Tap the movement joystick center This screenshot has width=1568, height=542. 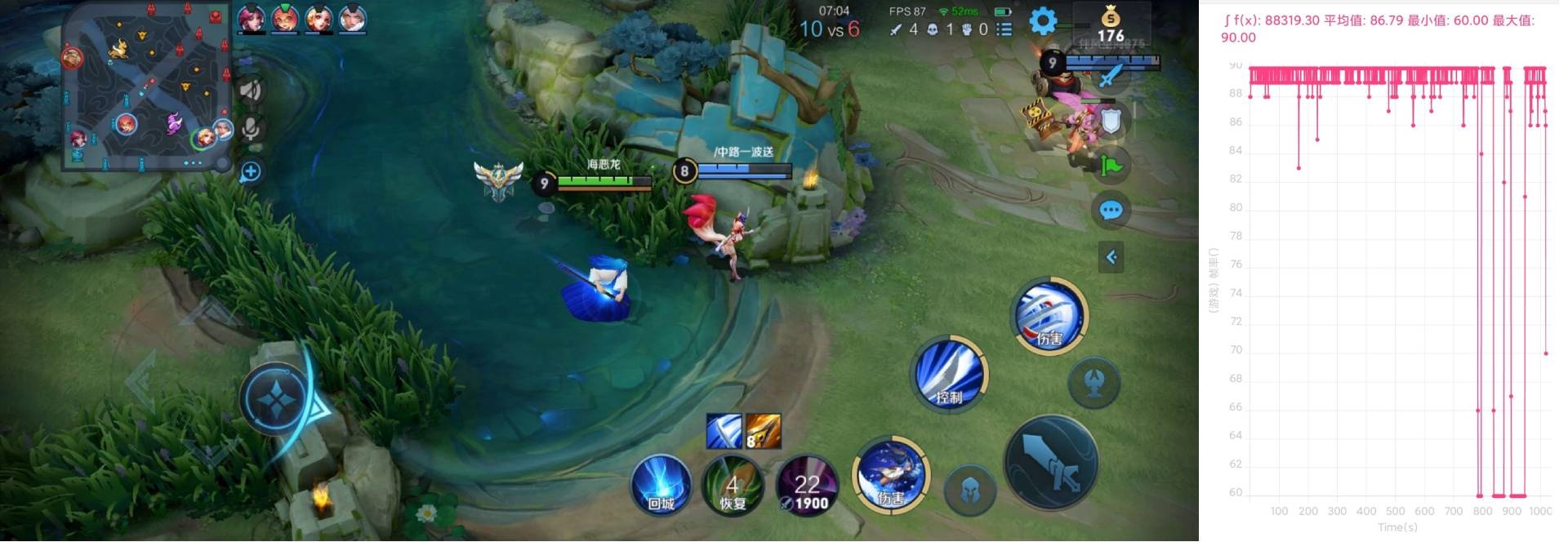pyautogui.click(x=277, y=398)
